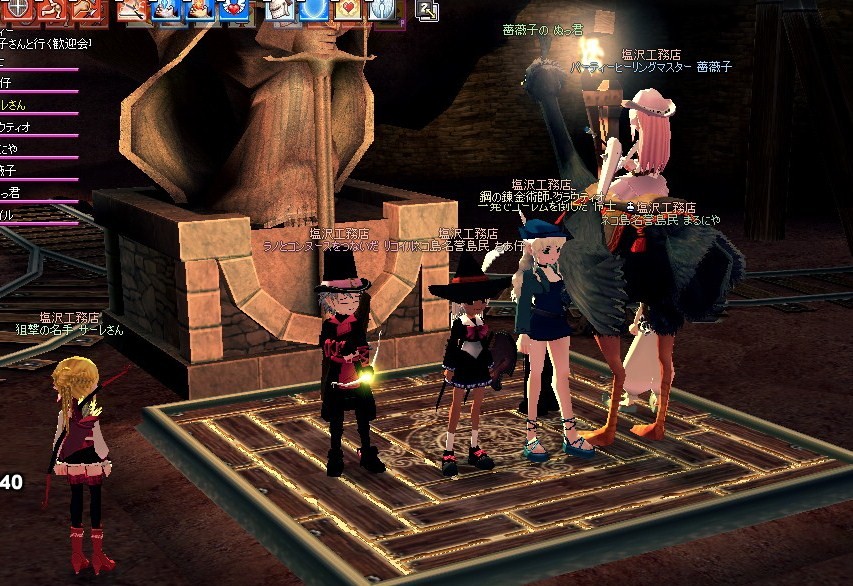
Task: Cast the ice hand spell icon
Action: (165, 10)
